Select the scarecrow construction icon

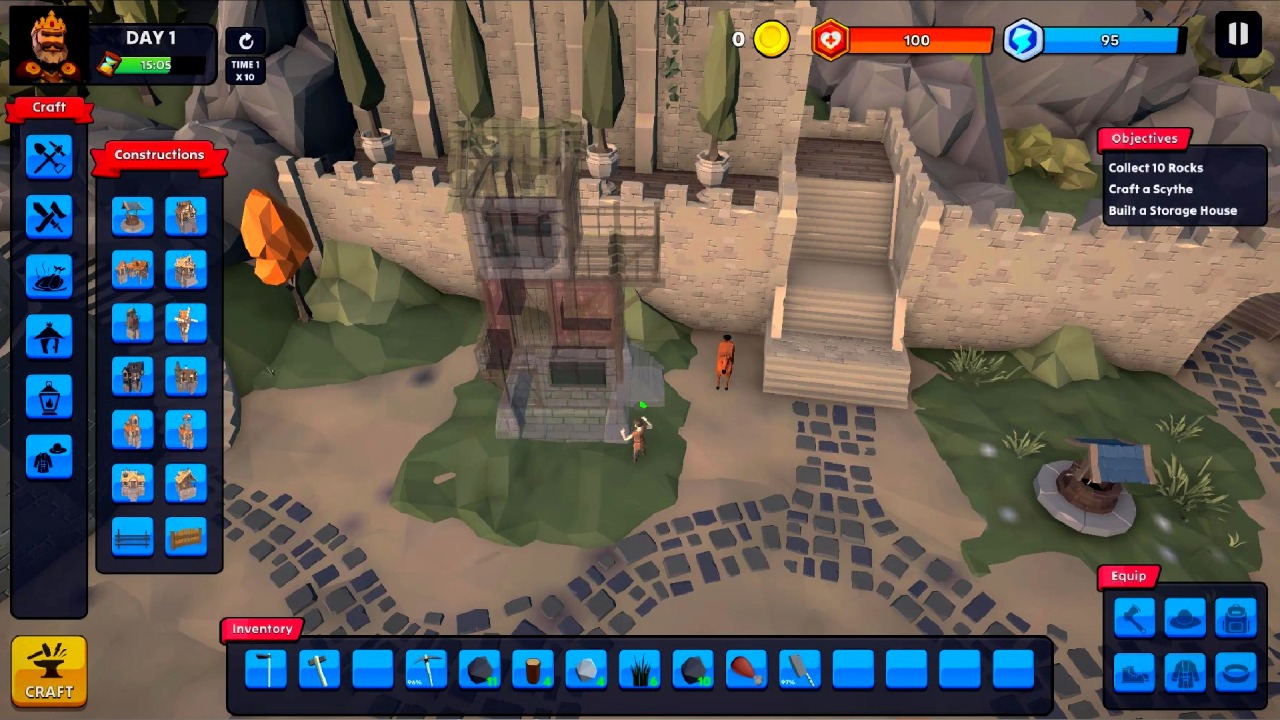click(x=187, y=322)
